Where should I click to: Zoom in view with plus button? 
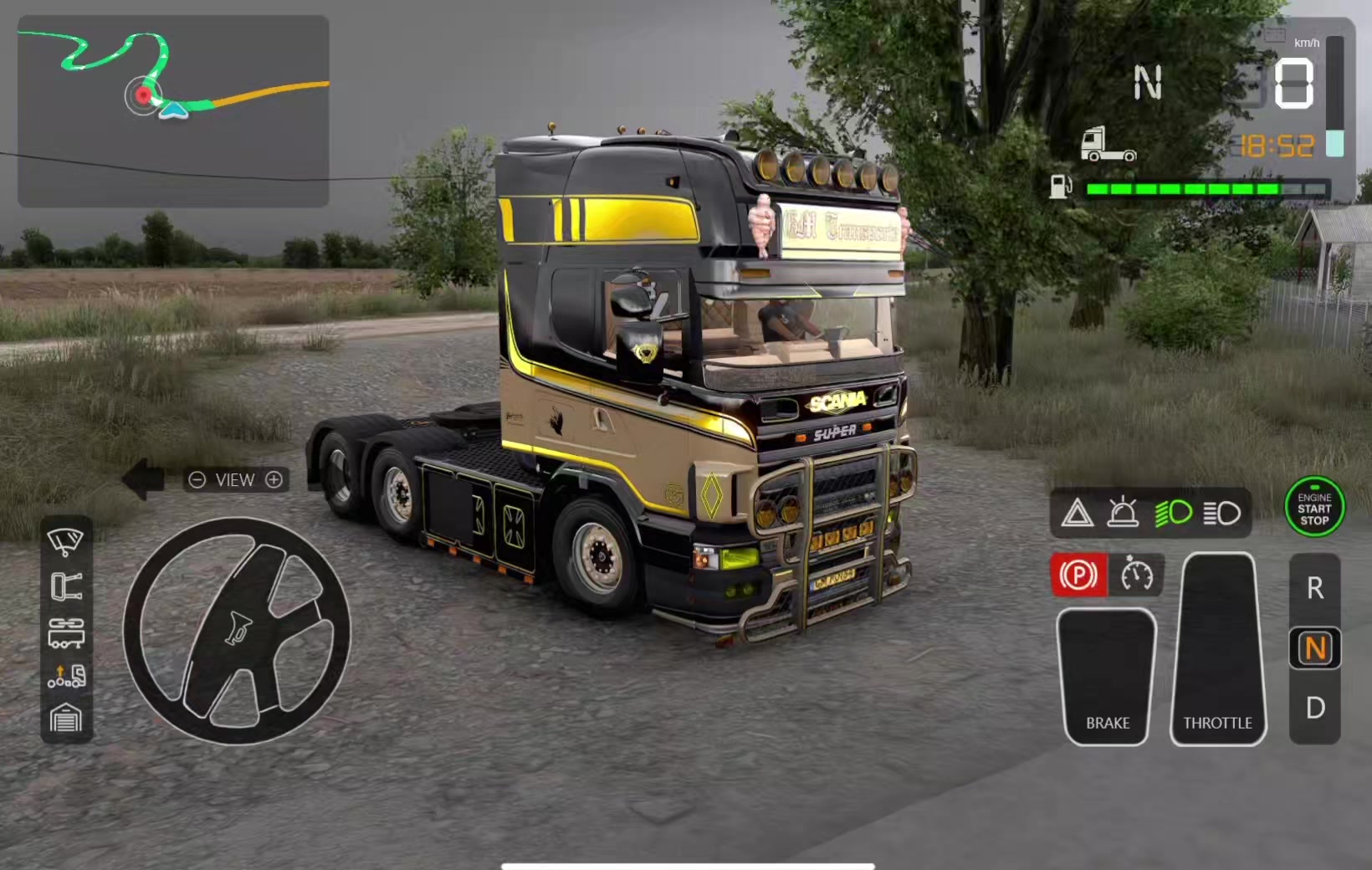coord(274,479)
